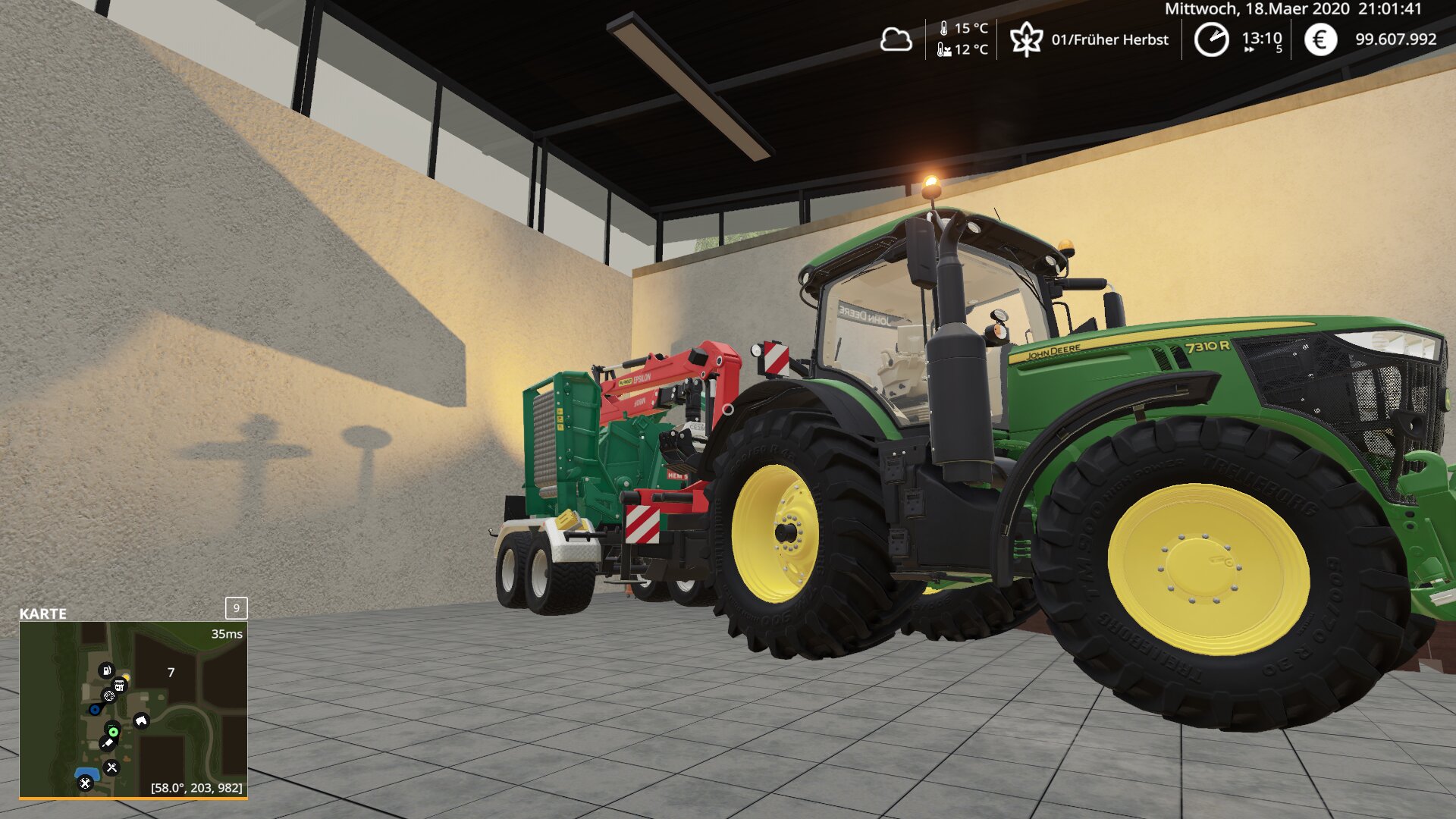This screenshot has width=1456, height=819.
Task: Click the clock face icon in the HUD
Action: (x=1213, y=39)
